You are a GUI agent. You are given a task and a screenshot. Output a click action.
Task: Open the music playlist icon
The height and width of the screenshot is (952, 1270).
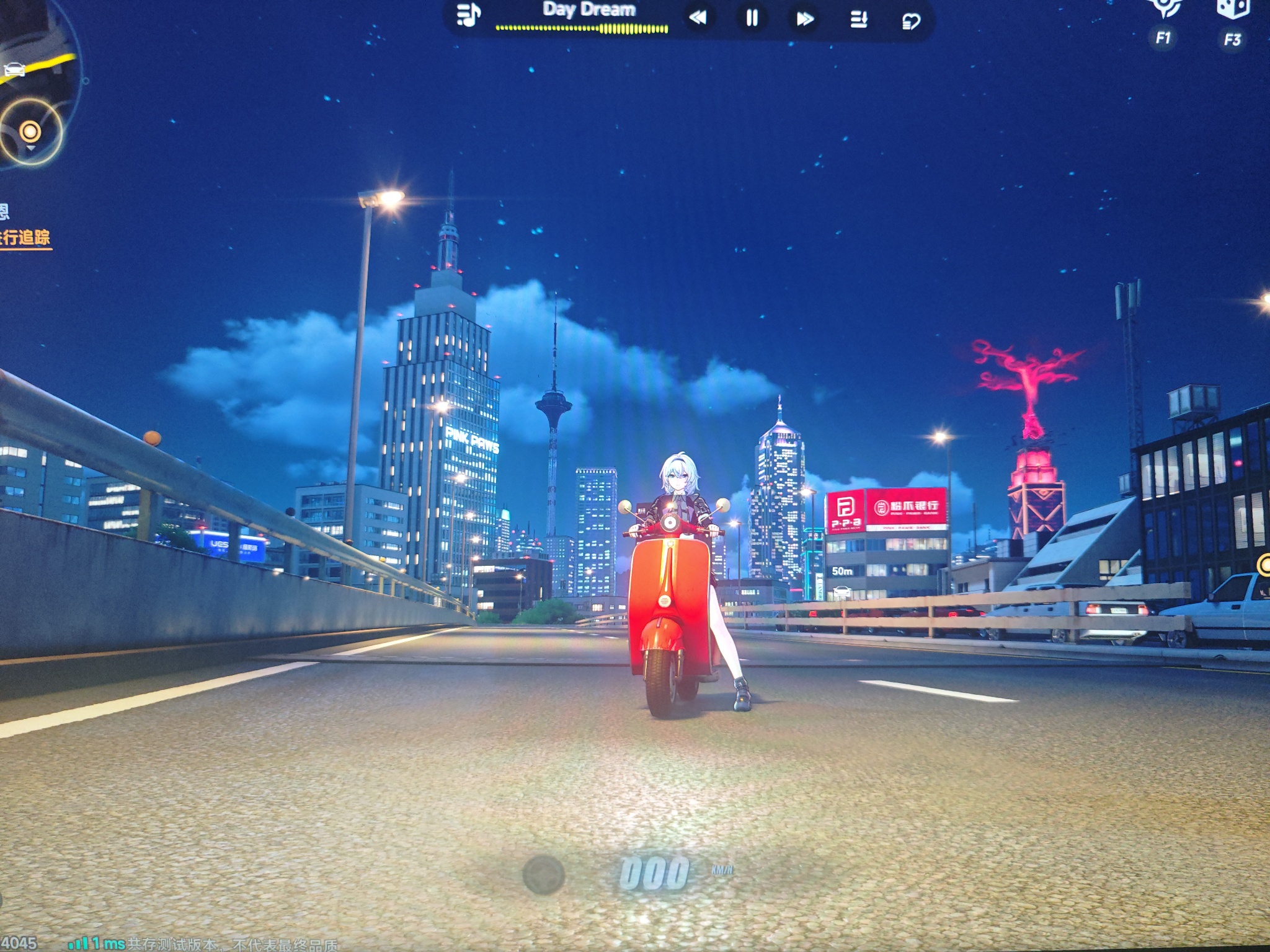(468, 15)
